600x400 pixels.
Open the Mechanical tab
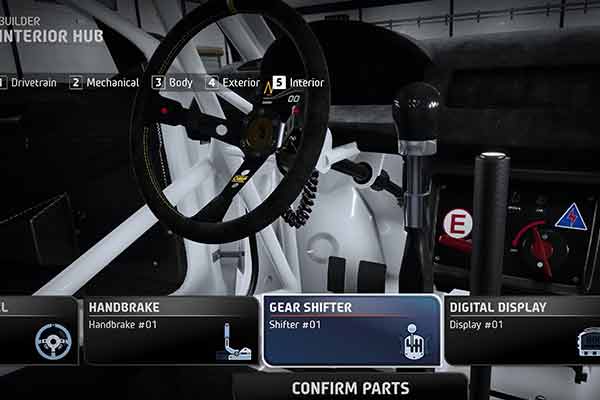click(104, 83)
